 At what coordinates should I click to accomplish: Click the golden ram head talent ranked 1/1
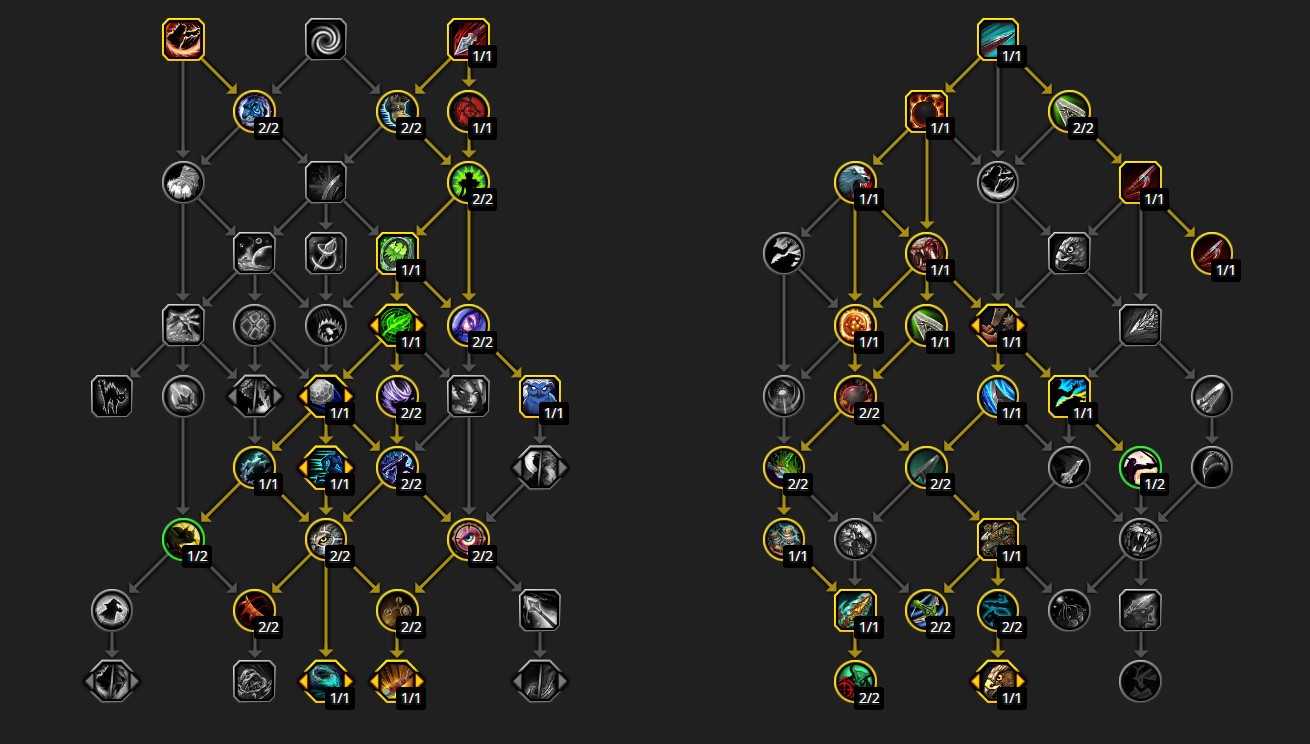997,681
